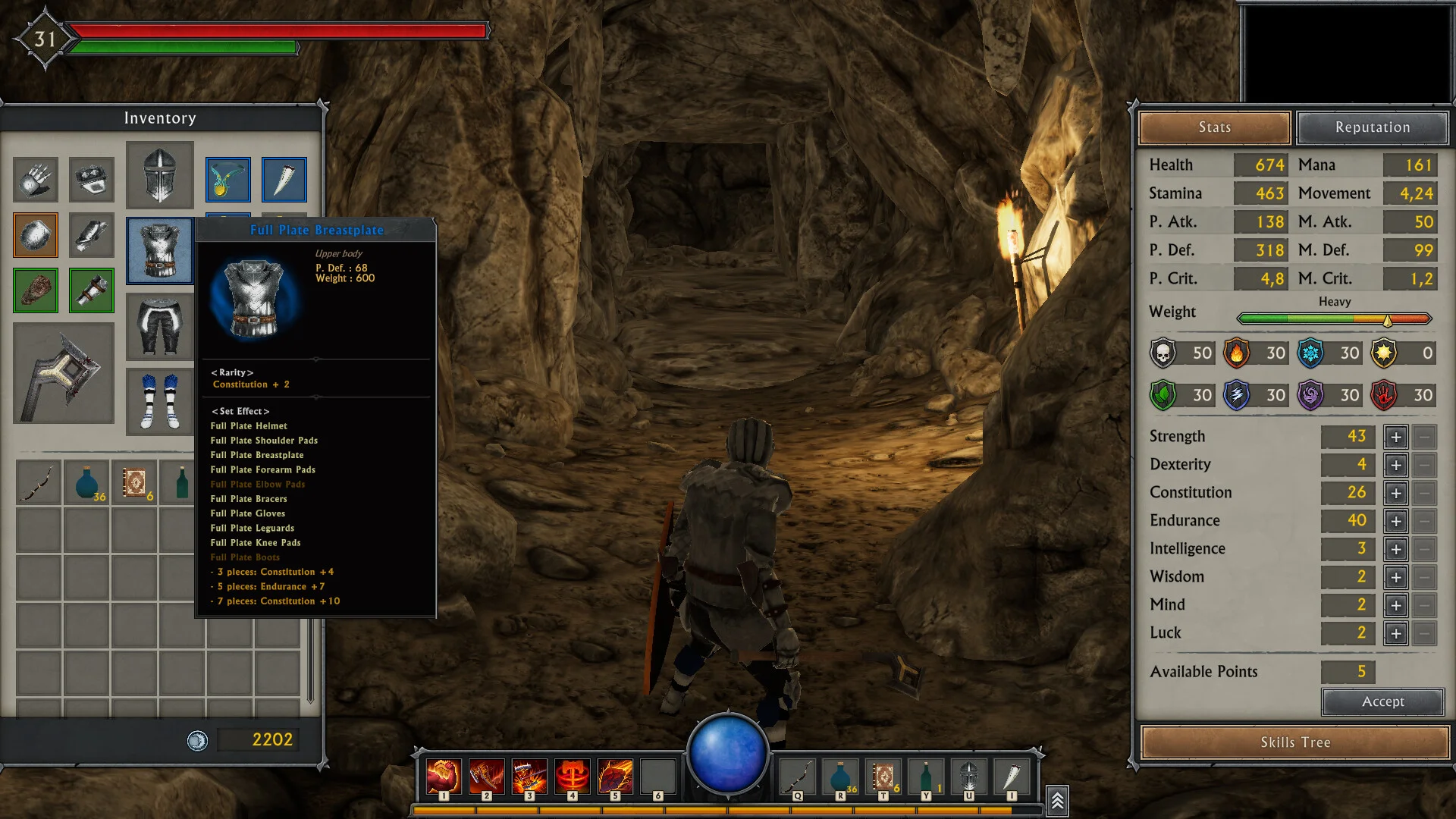Select the bow in the inventory grid
The width and height of the screenshot is (1456, 819).
click(39, 483)
